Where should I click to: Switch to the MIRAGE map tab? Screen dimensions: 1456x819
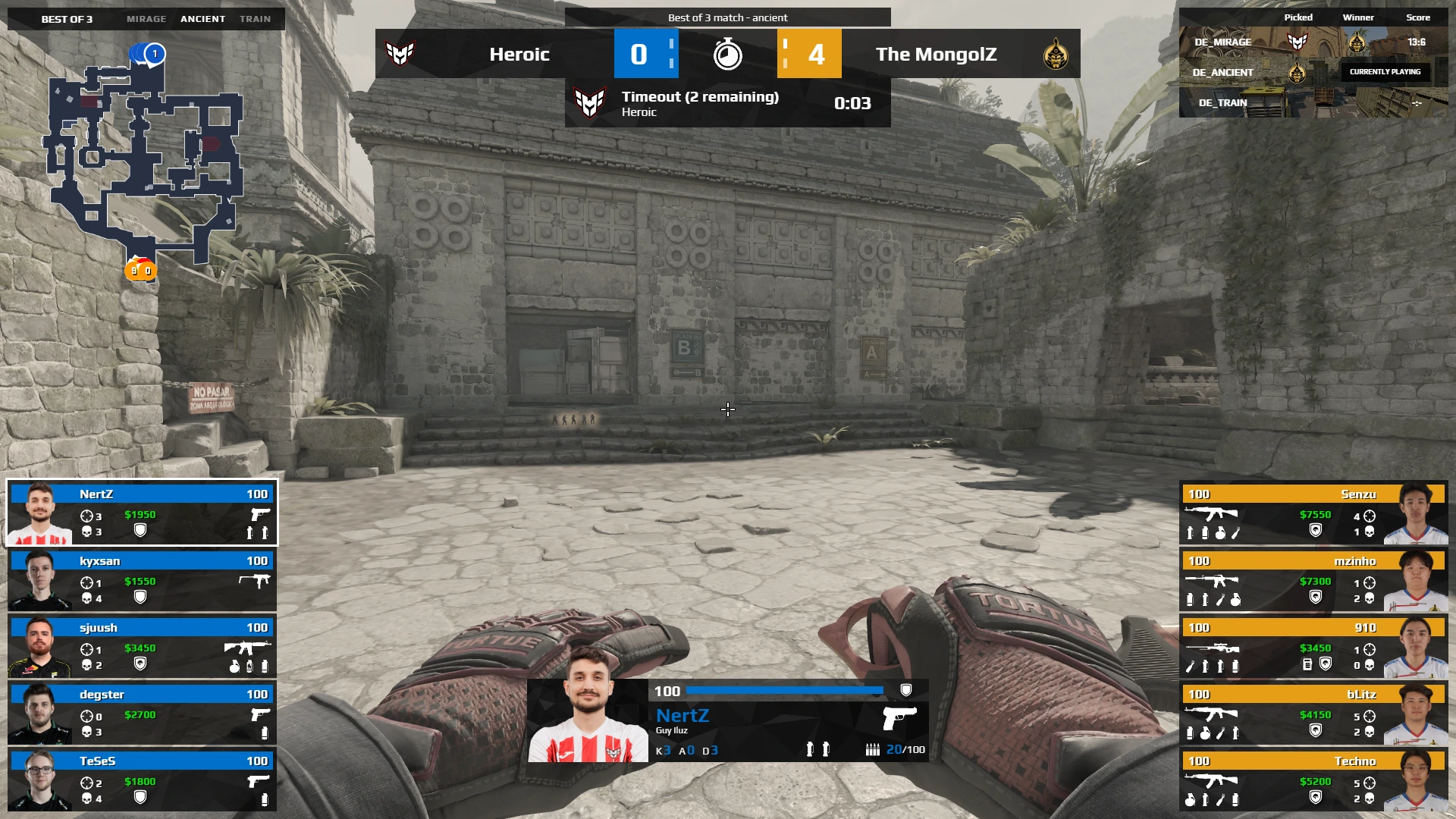pos(146,19)
